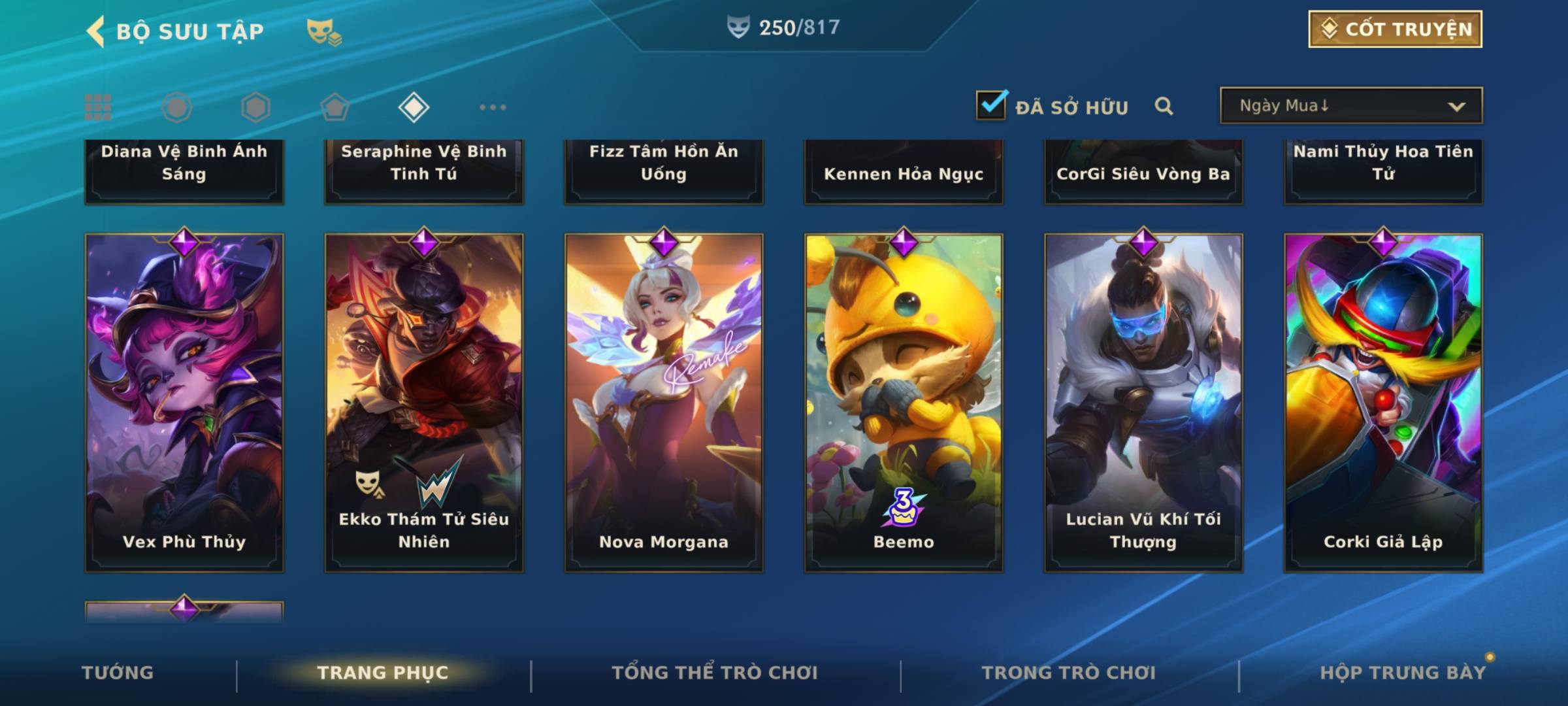Open the Tổng Thể Trò Chơi tab
The height and width of the screenshot is (706, 1568).
715,673
